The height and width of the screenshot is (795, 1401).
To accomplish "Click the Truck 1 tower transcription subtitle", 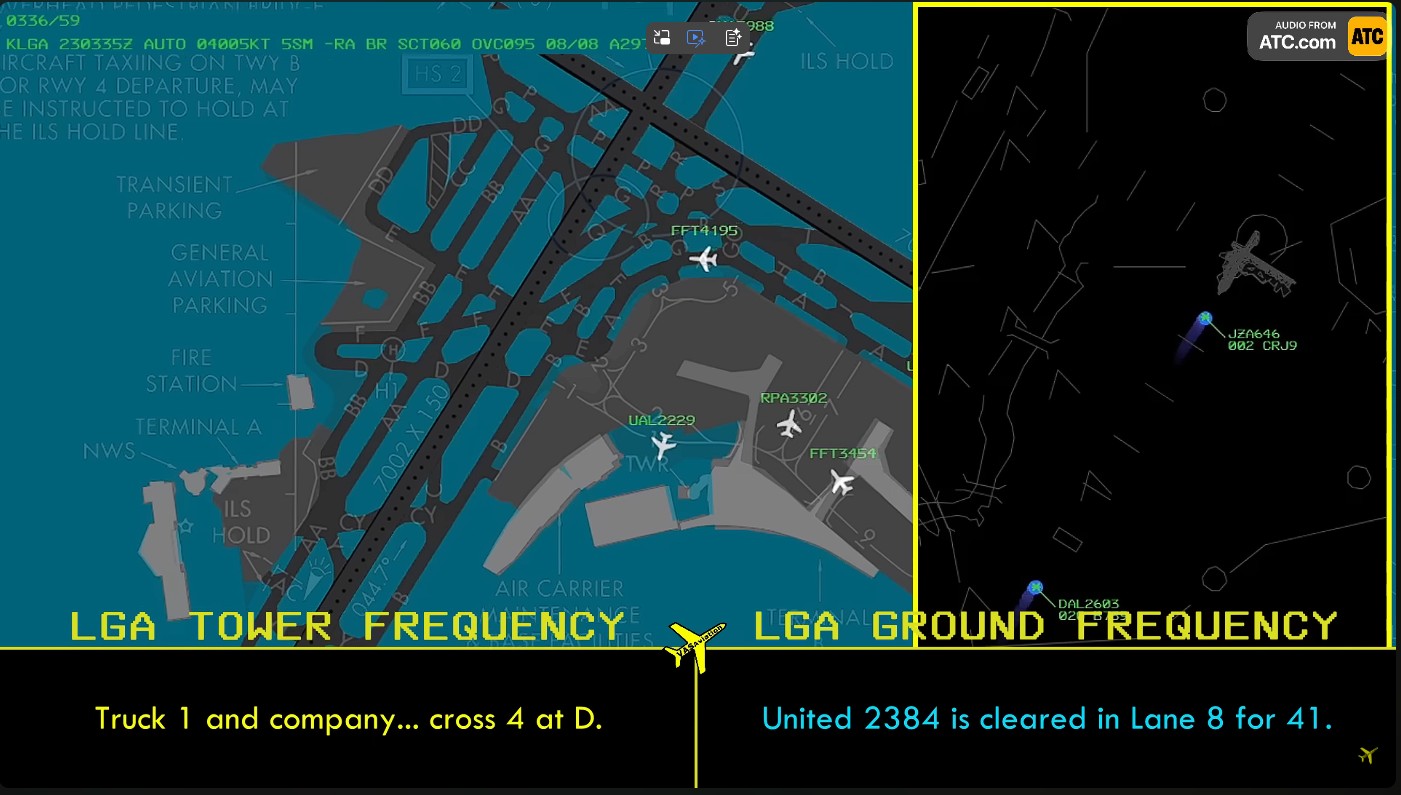I will [x=348, y=719].
